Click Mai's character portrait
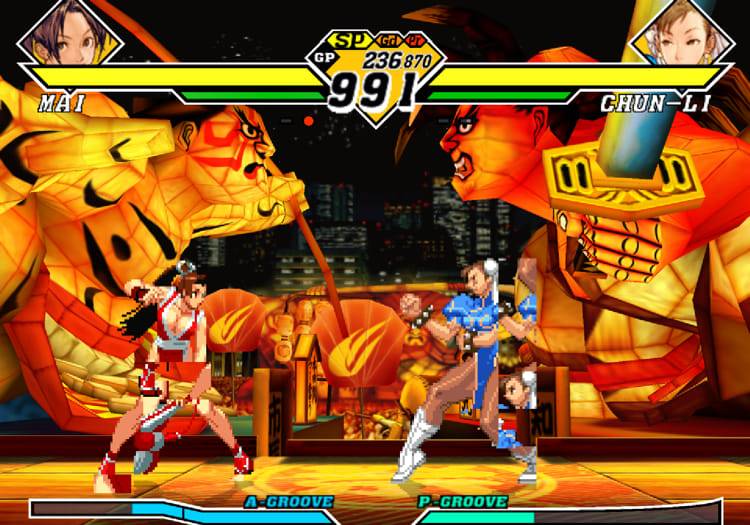Image resolution: width=750 pixels, height=525 pixels. pos(69,31)
